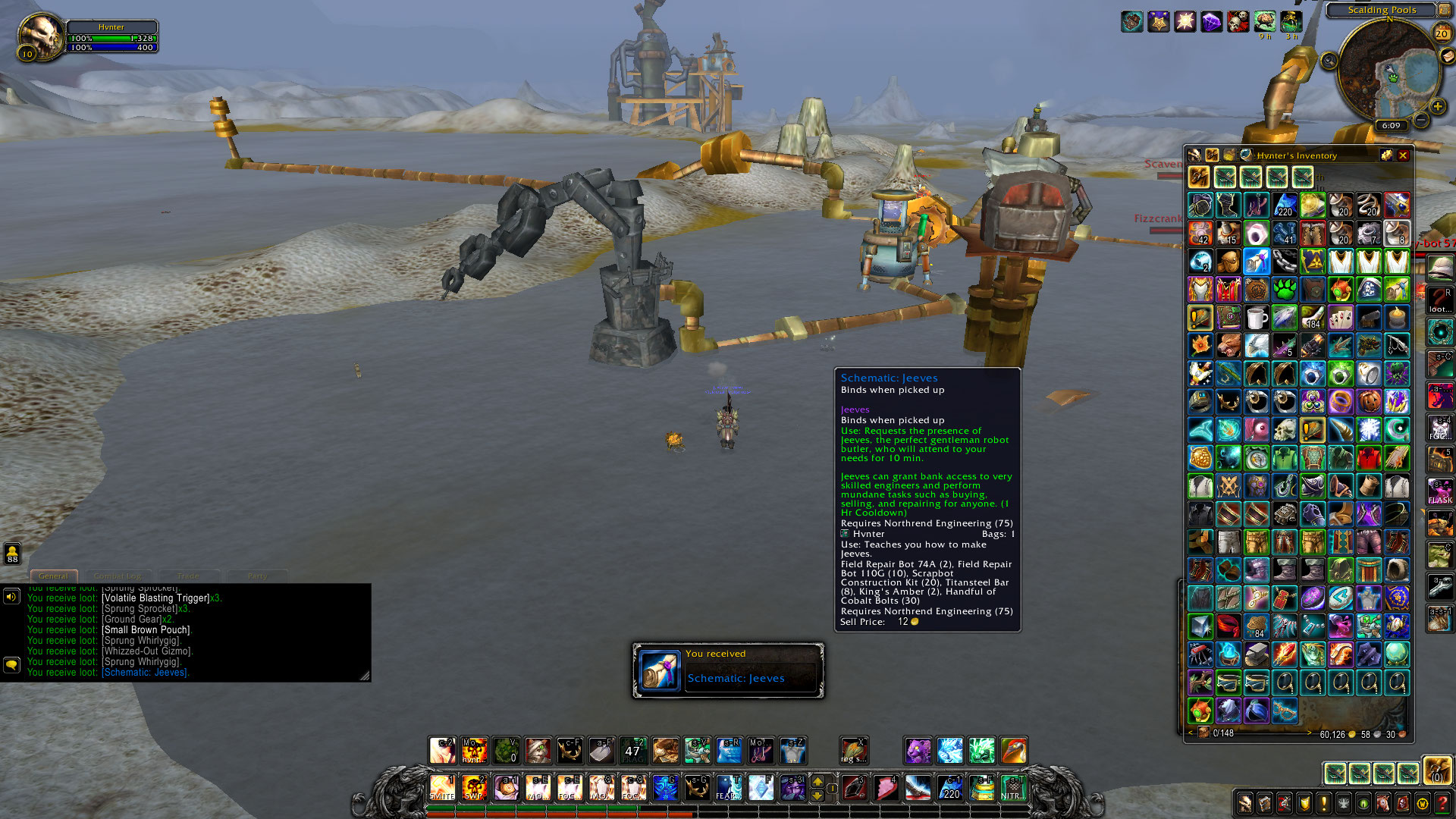Select the pirate skull hat item
Viewport: 1456px width, 819px height.
[x=1369, y=290]
